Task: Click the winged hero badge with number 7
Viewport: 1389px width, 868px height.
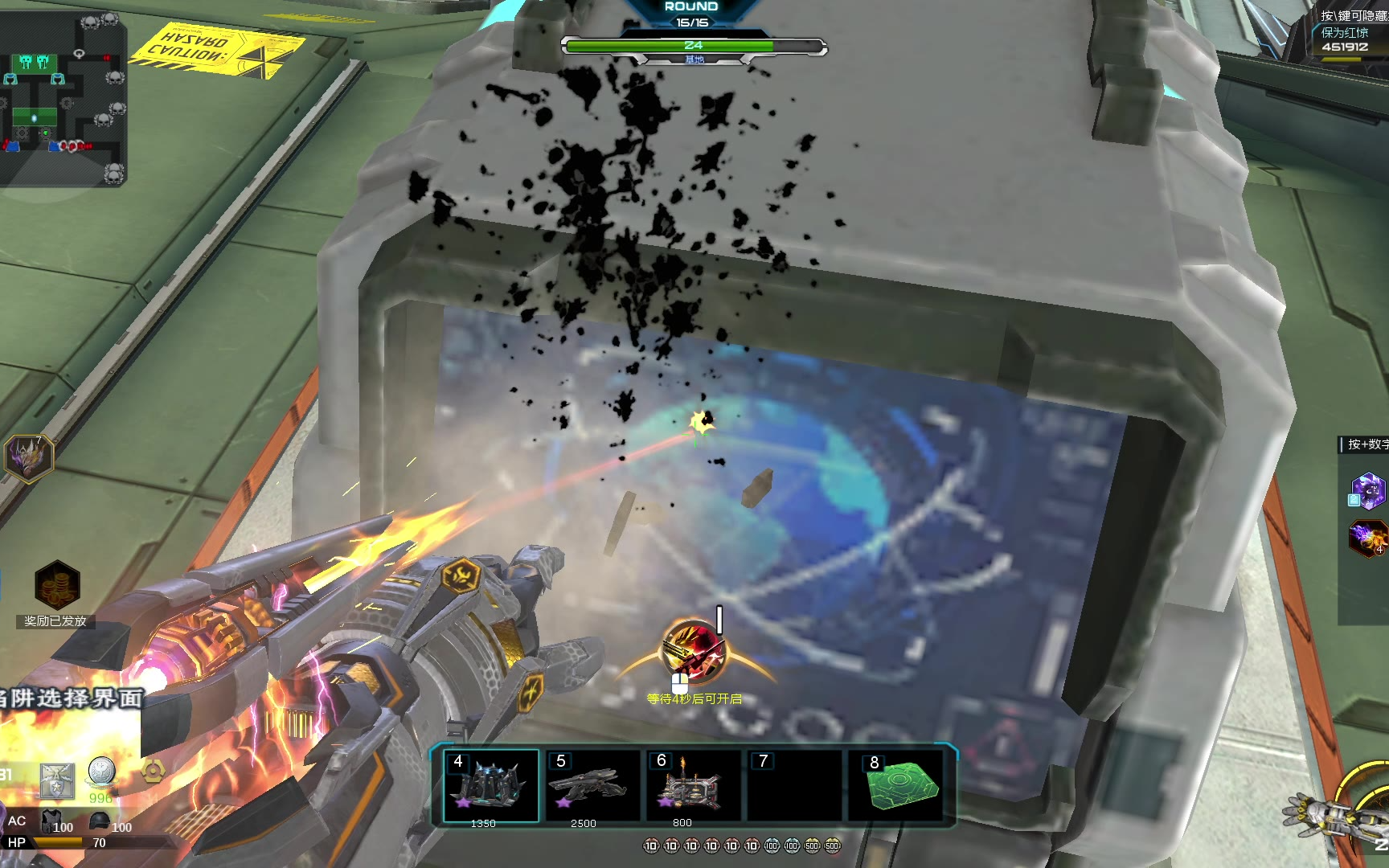Action: click(30, 457)
